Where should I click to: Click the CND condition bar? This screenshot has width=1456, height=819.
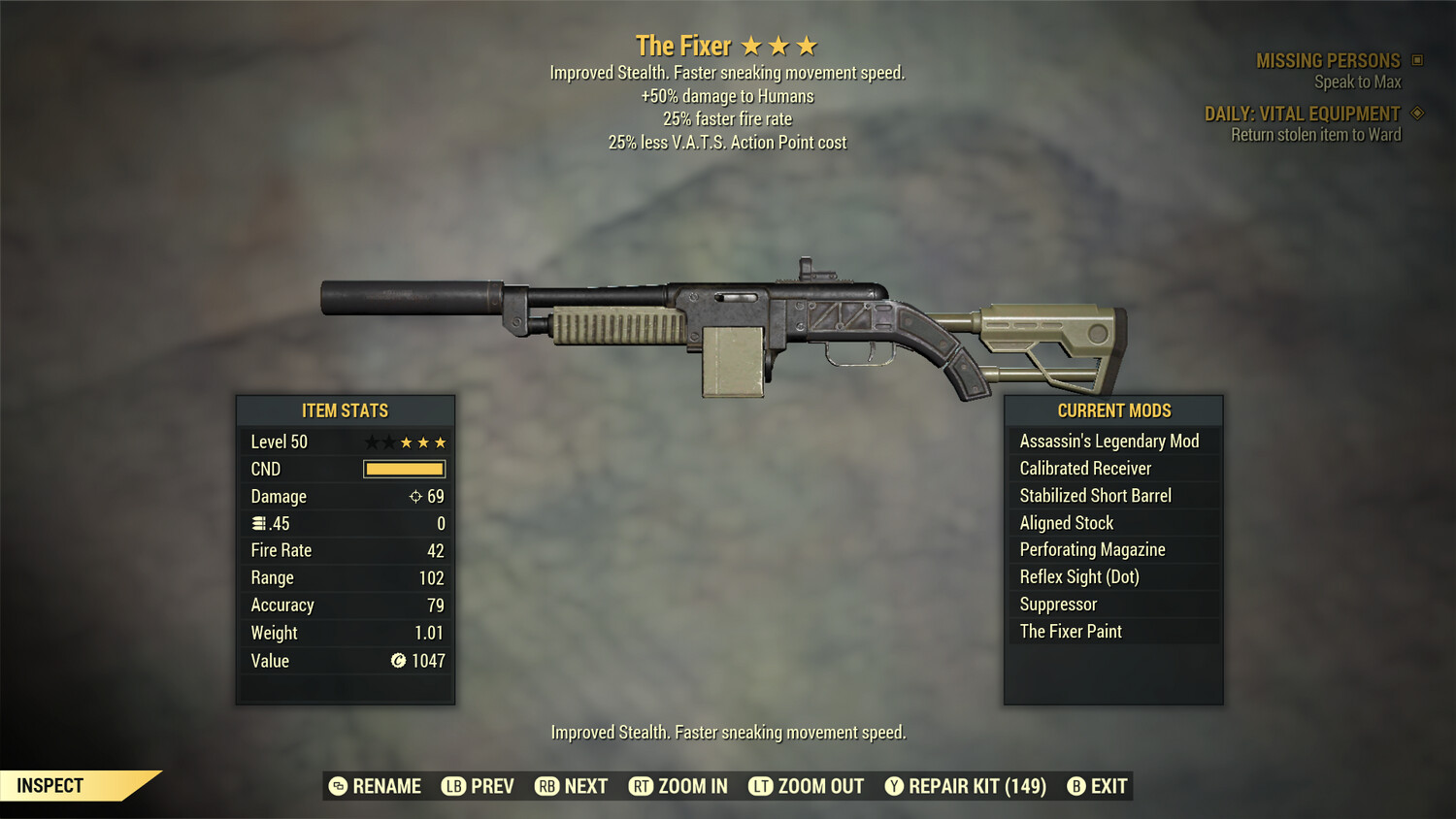404,469
